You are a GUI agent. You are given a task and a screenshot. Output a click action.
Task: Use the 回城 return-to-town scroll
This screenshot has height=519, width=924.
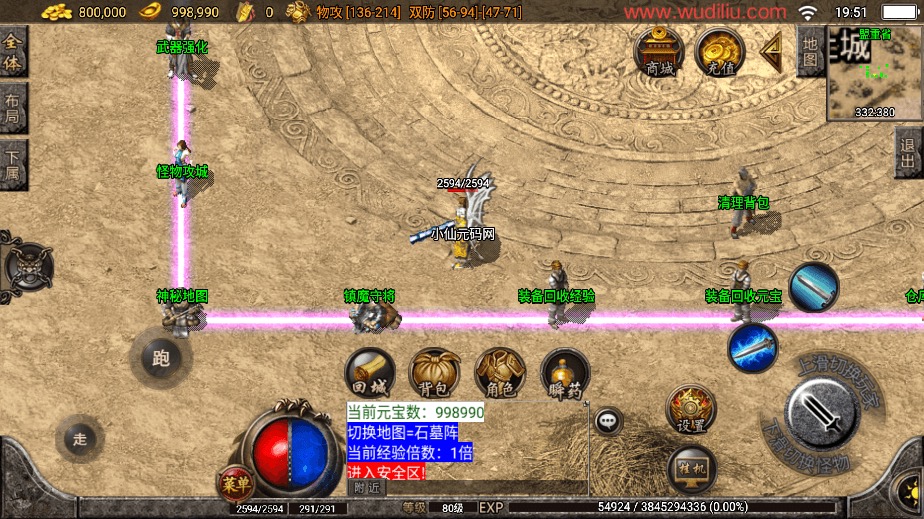pyautogui.click(x=369, y=373)
